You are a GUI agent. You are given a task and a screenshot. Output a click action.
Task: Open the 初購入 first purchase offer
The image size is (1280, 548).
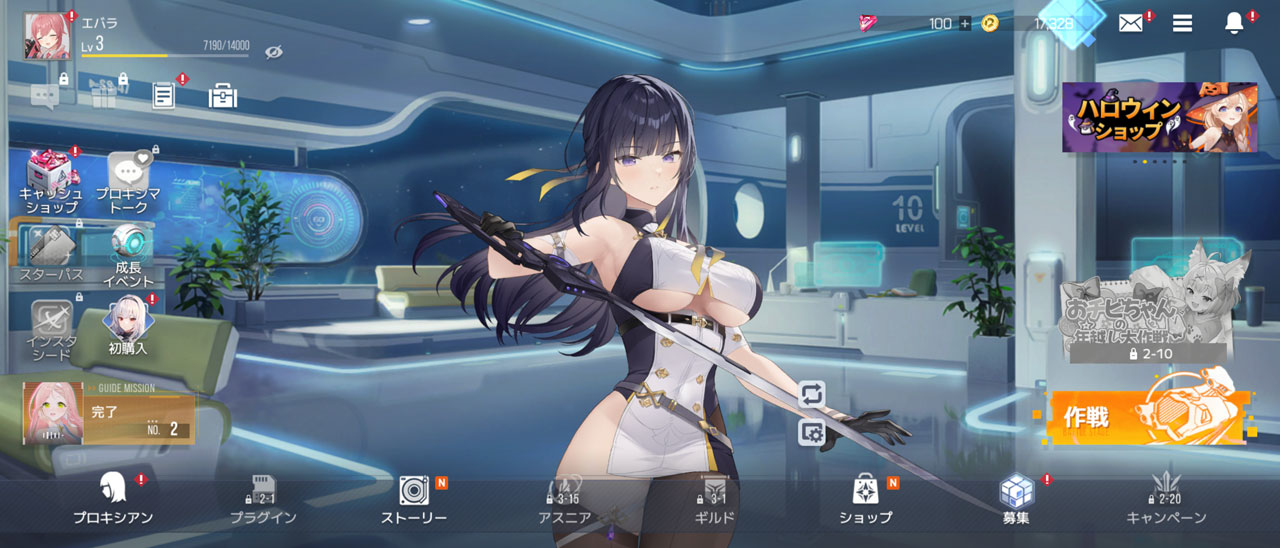128,327
